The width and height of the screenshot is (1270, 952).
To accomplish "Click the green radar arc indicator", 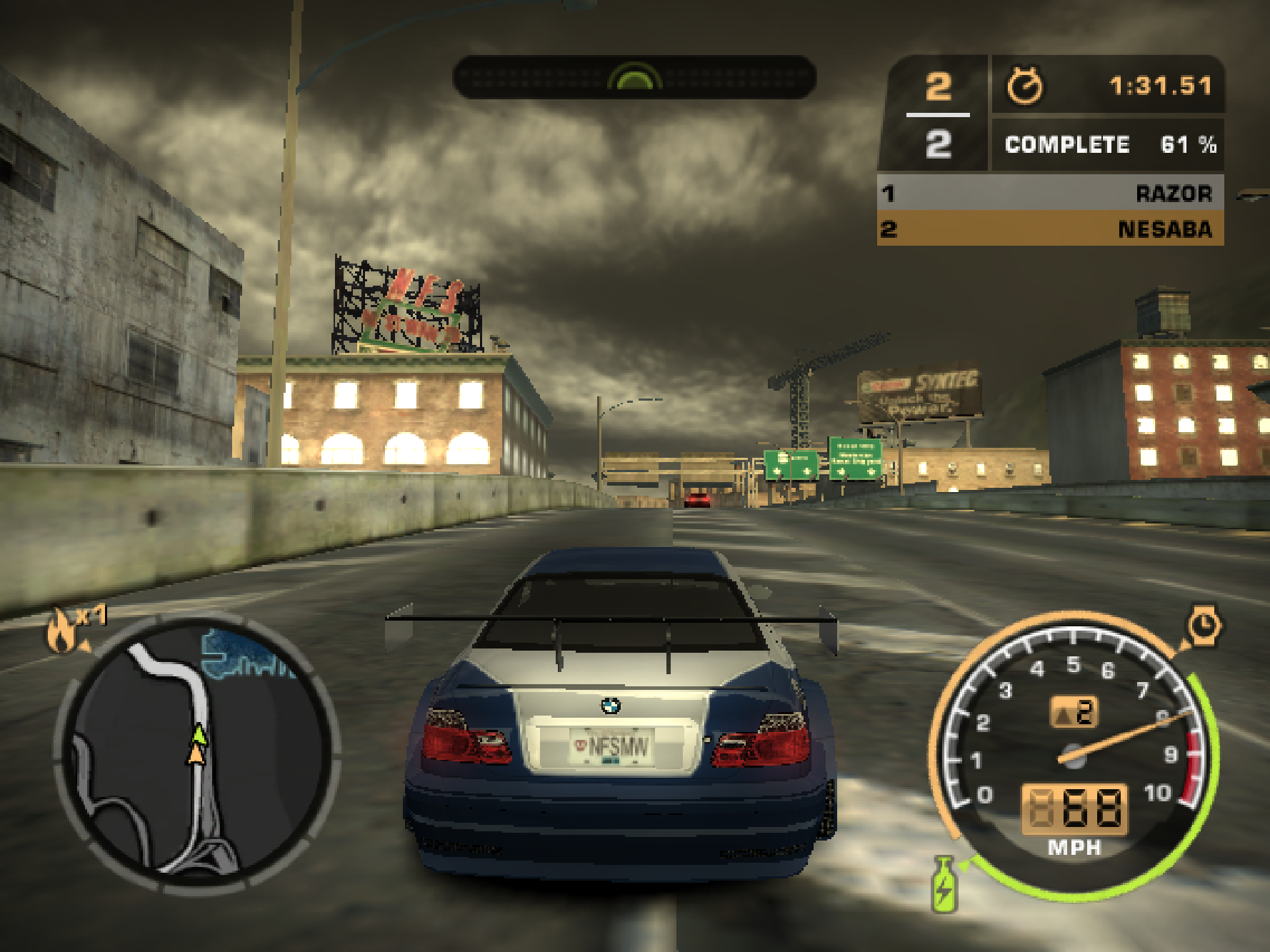I will coord(634,77).
